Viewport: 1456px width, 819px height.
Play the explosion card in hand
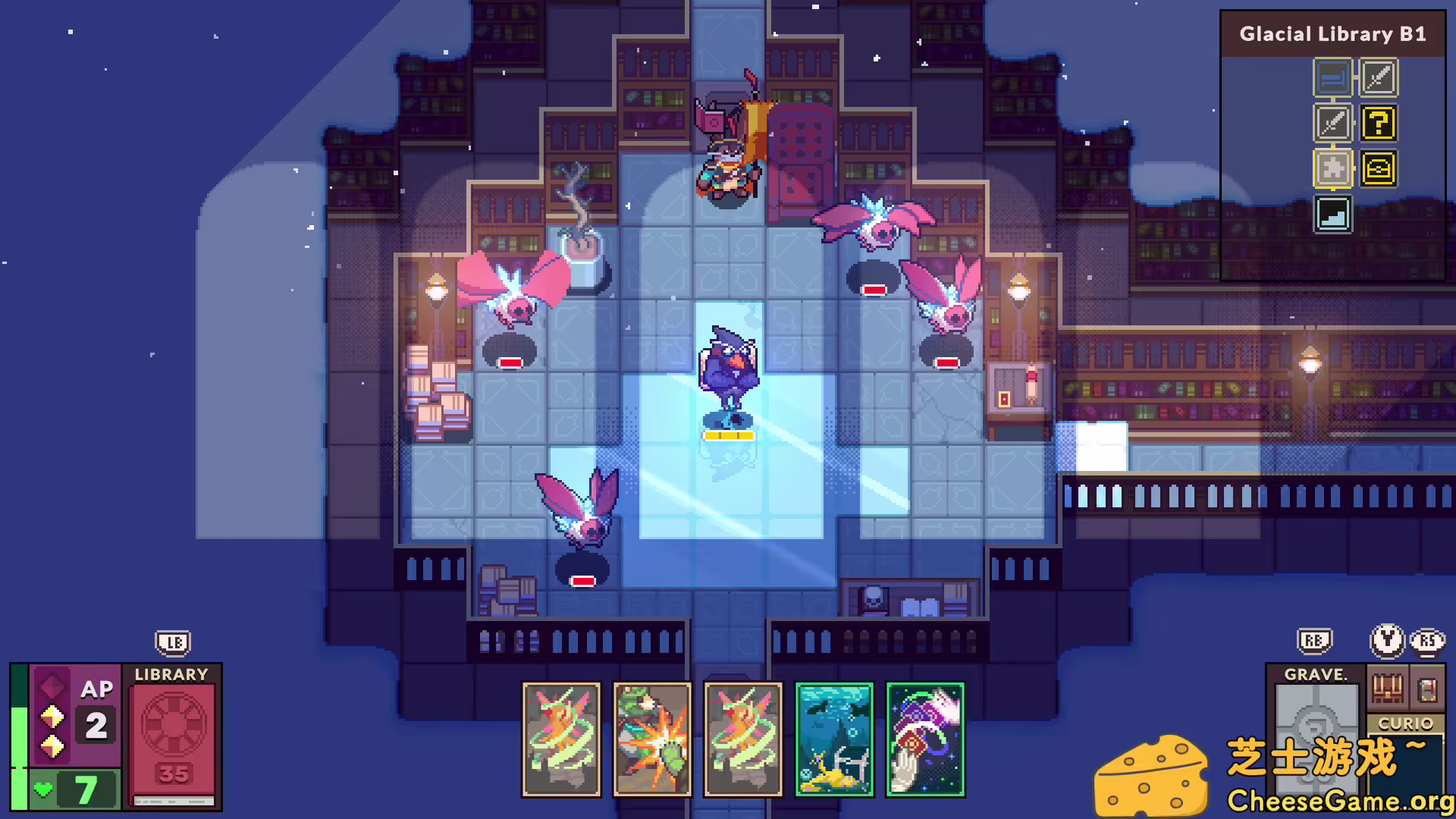coord(651,739)
